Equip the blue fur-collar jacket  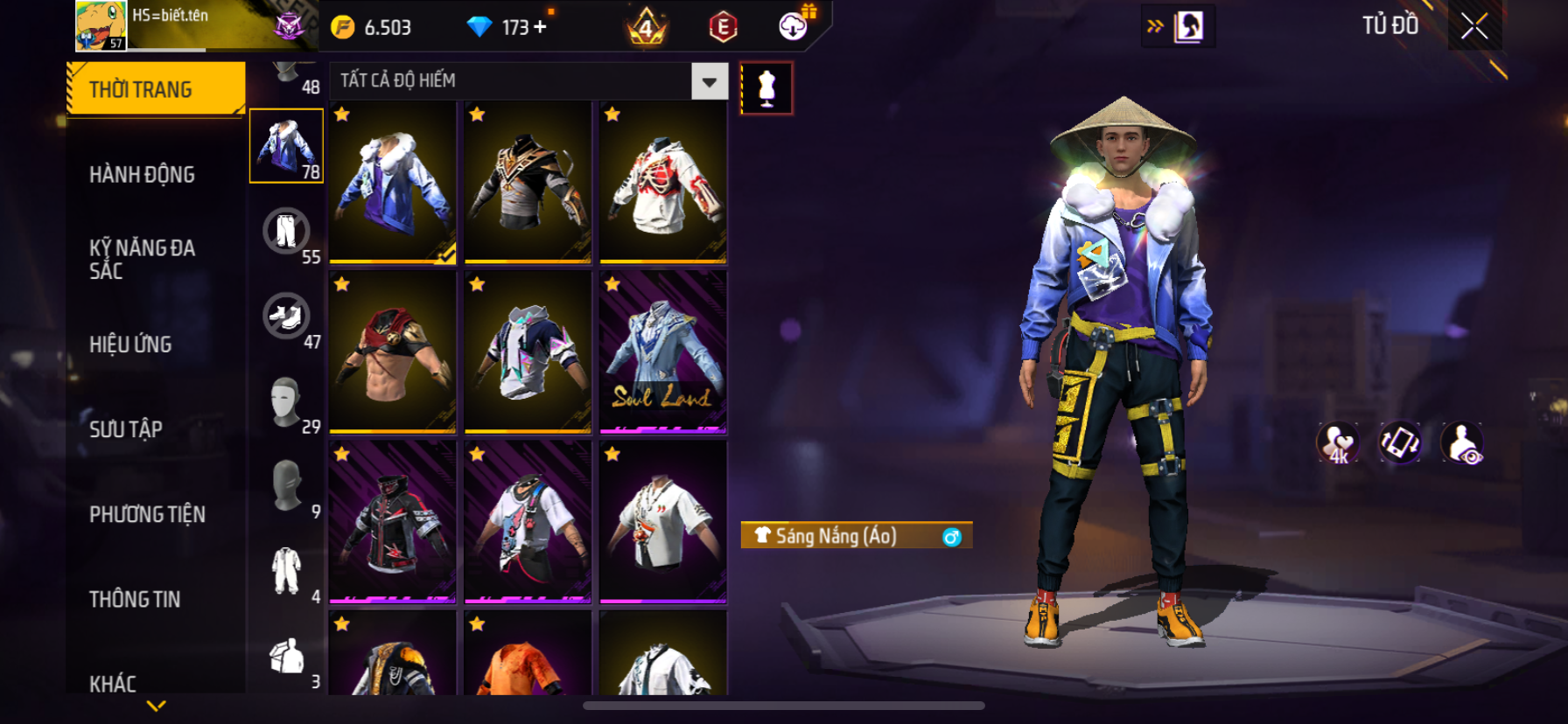pos(393,182)
